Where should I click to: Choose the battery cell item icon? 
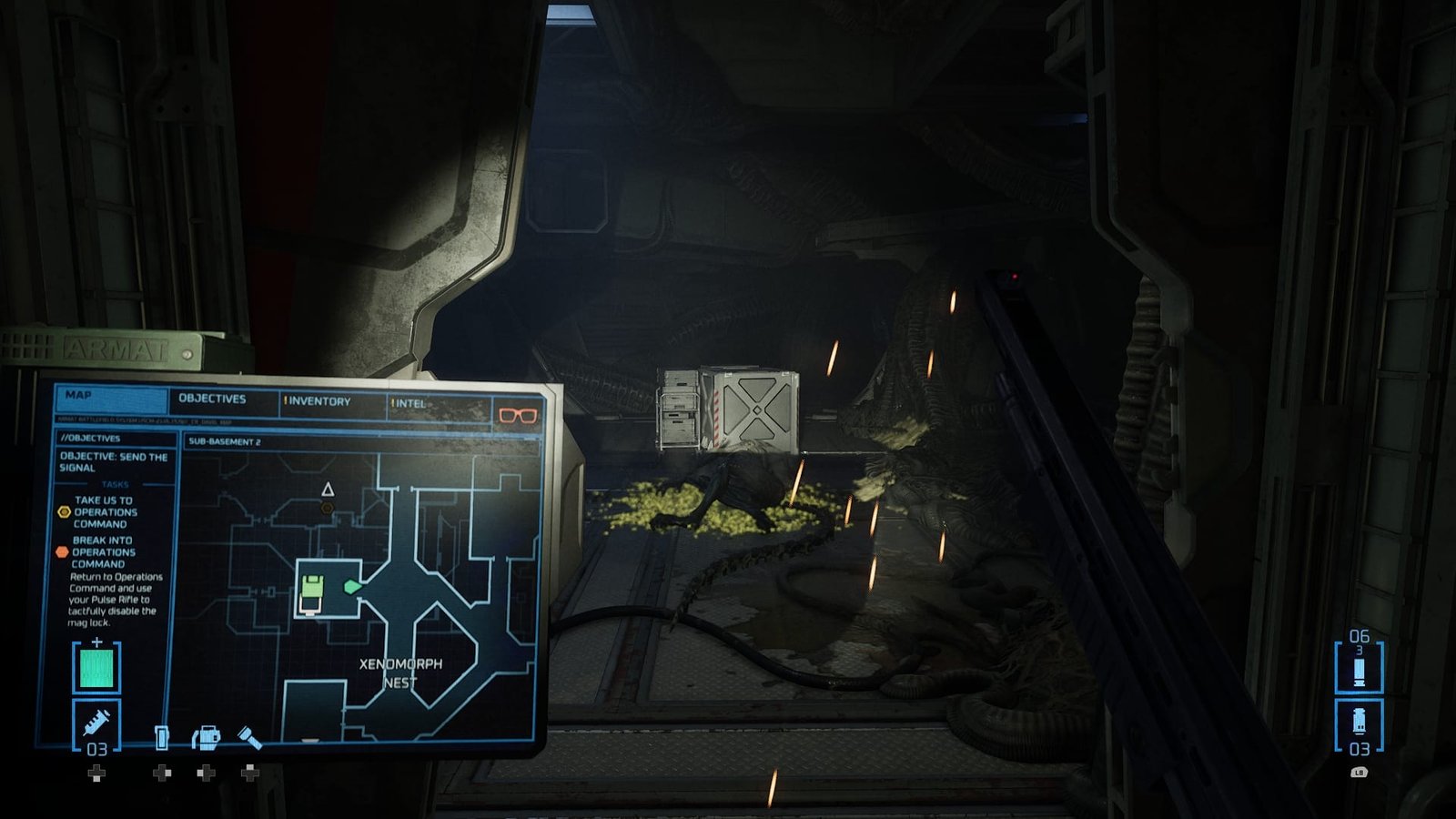pyautogui.click(x=162, y=737)
